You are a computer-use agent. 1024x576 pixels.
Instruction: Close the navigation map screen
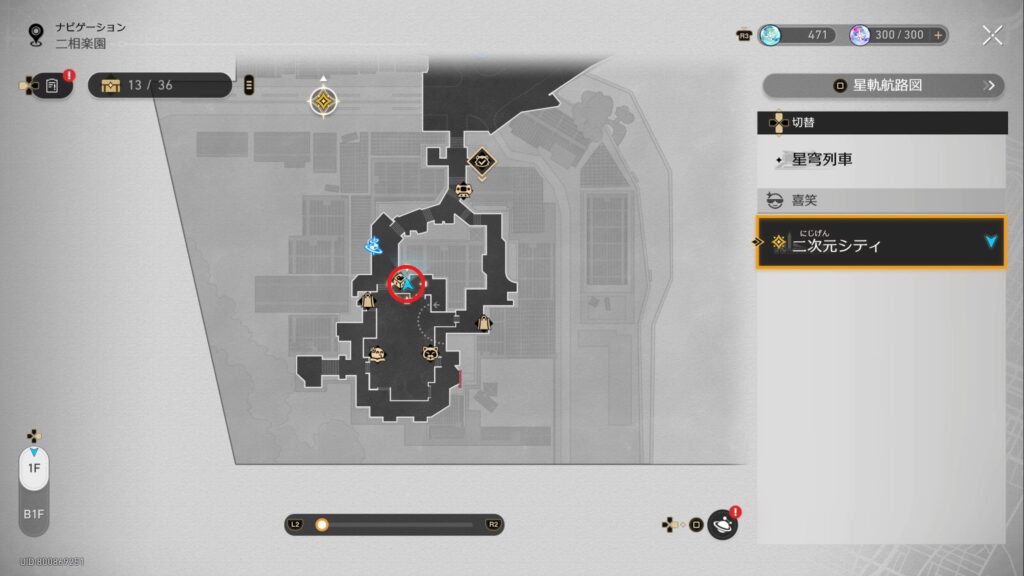coord(992,36)
